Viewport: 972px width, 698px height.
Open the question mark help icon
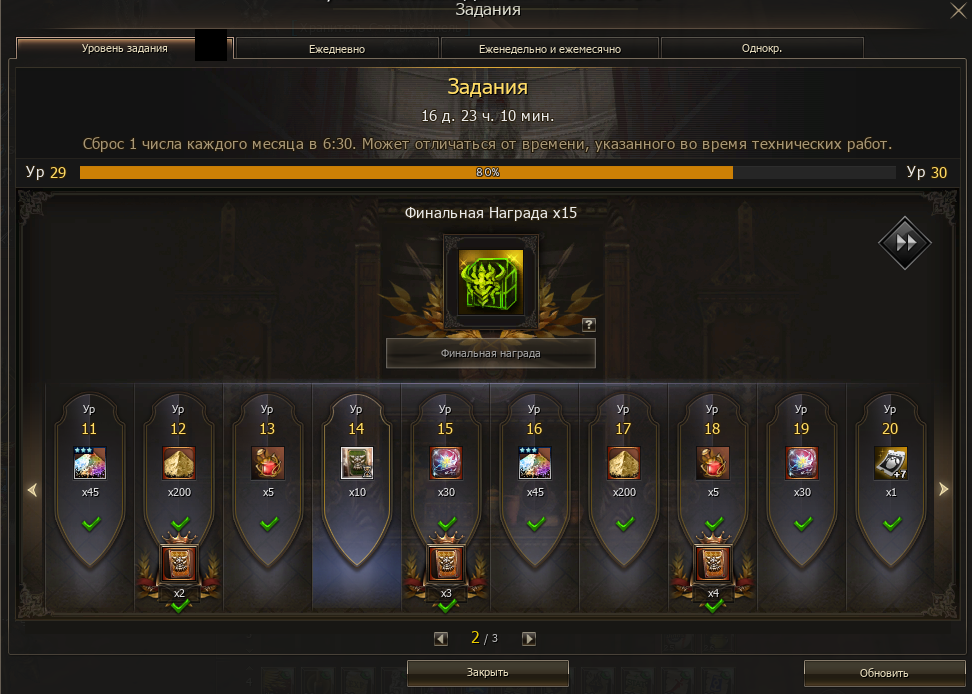(589, 324)
